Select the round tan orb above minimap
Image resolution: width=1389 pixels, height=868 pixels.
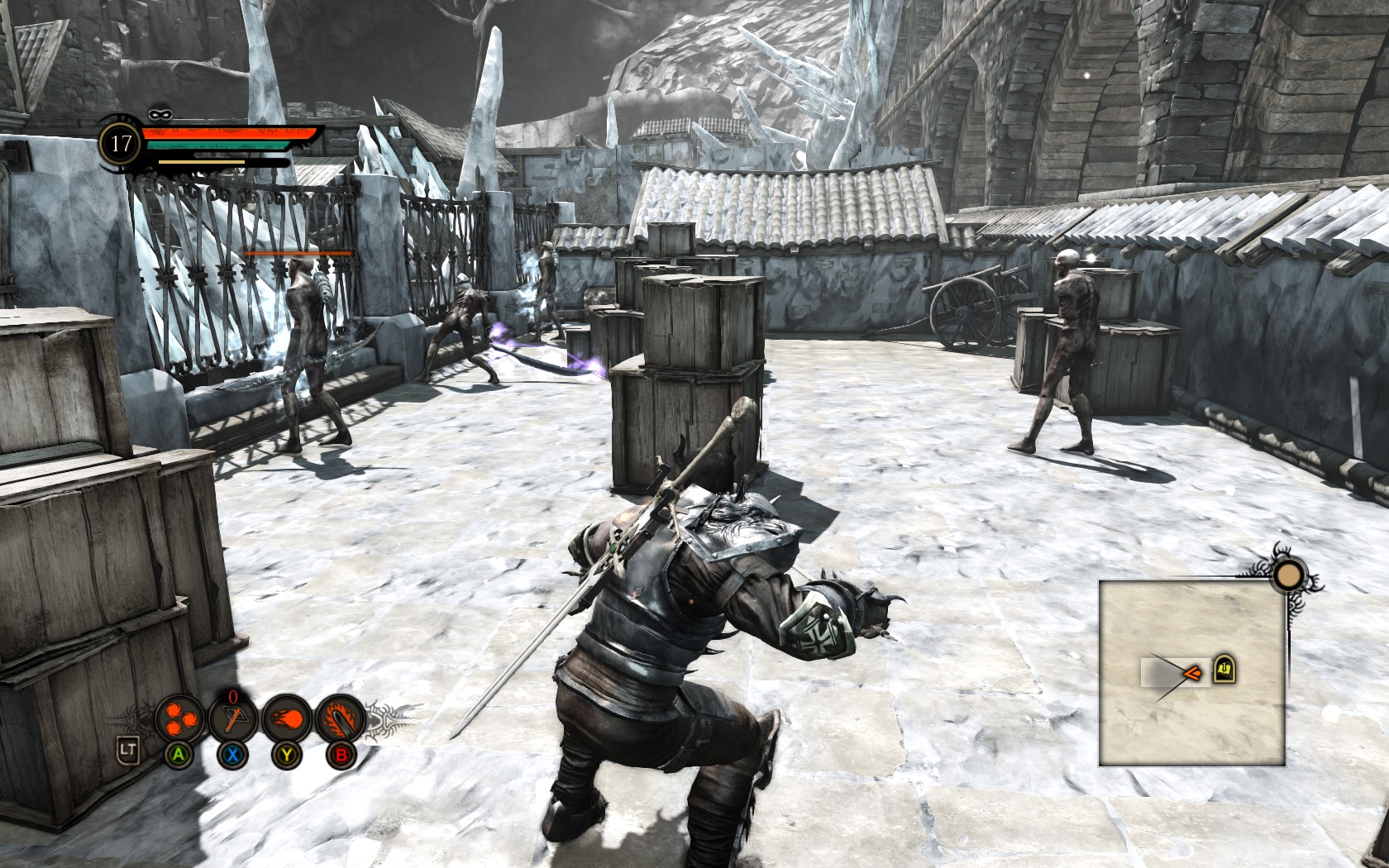(x=1287, y=575)
